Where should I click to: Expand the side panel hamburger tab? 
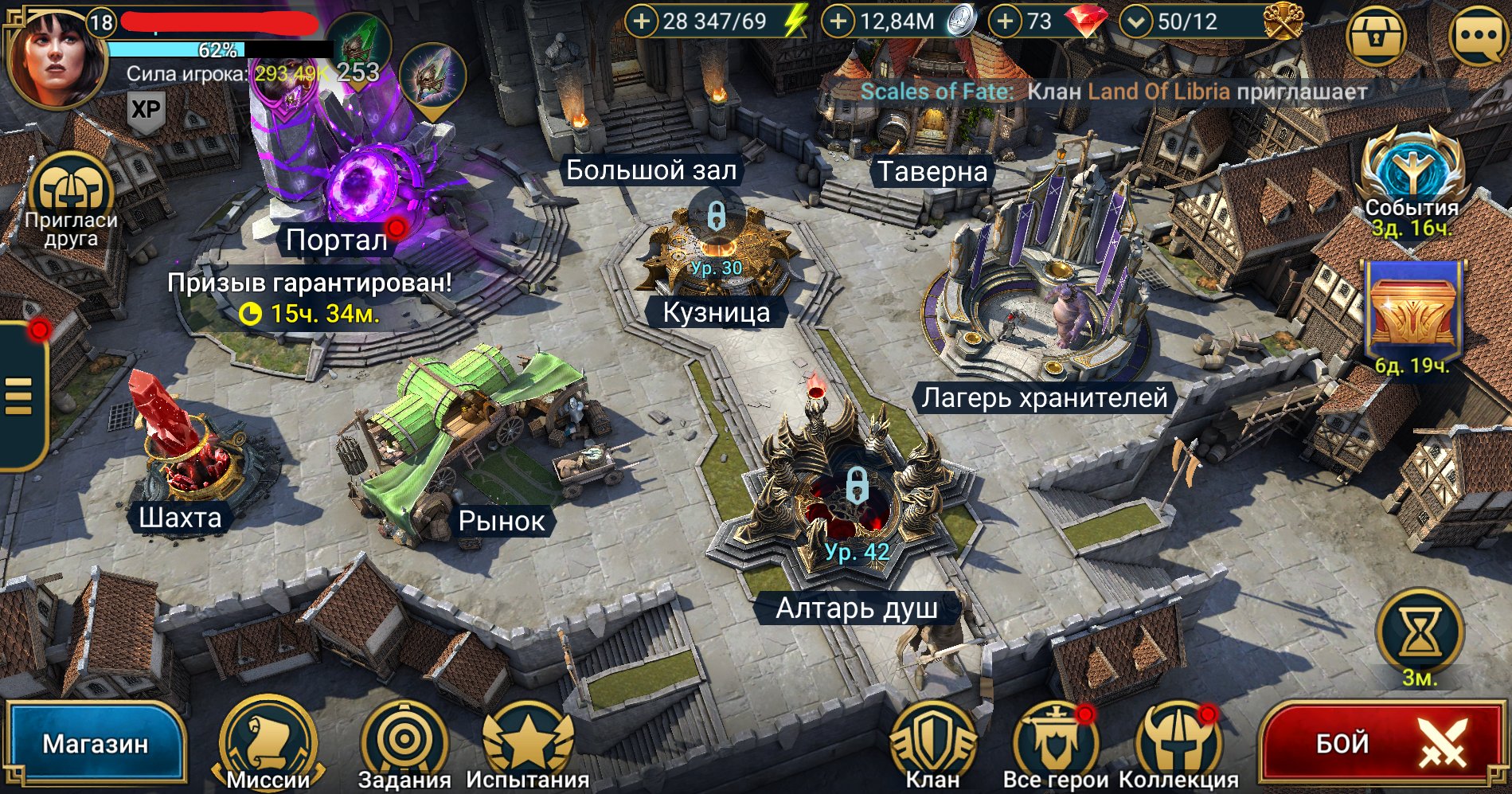click(19, 396)
